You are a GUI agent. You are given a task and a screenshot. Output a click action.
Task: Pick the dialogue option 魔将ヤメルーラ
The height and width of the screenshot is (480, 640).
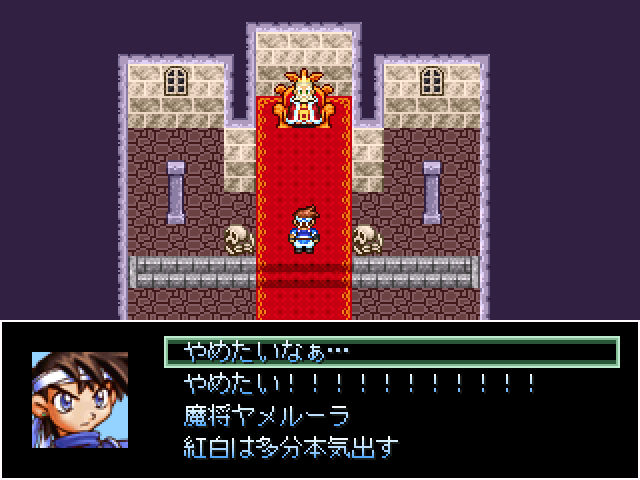(x=266, y=415)
